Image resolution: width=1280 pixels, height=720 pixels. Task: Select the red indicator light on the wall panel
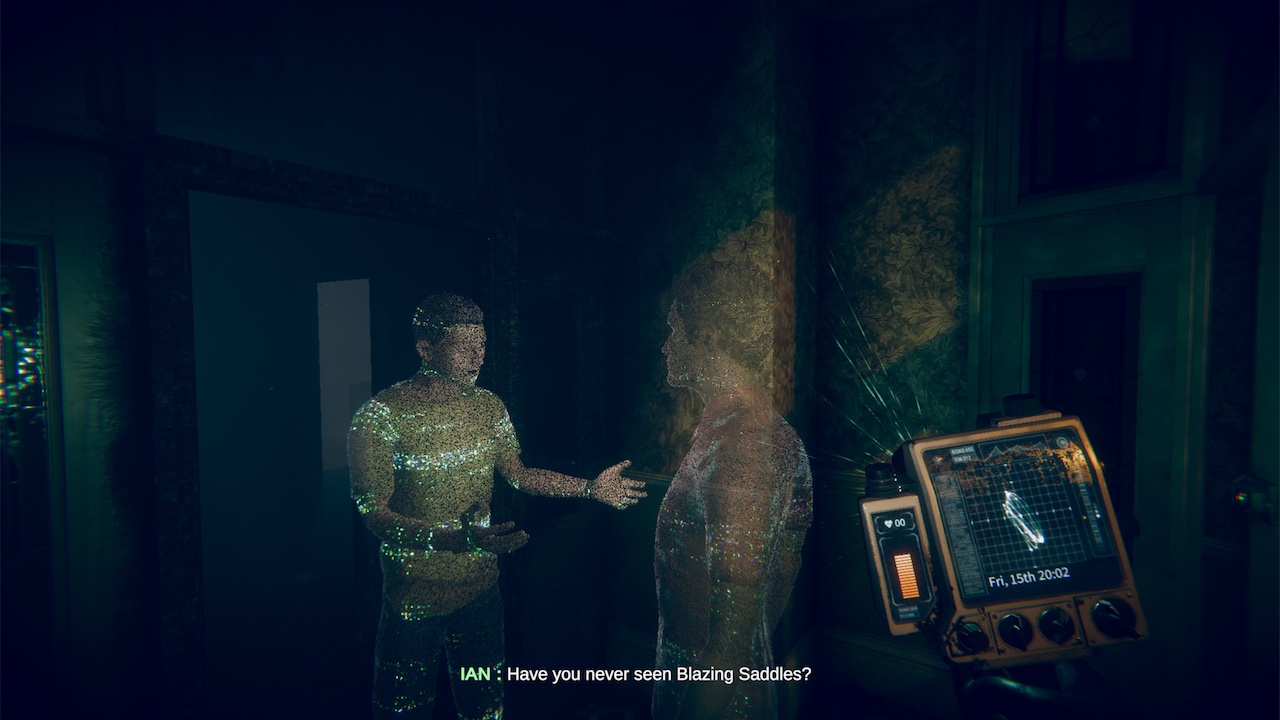coord(1239,496)
